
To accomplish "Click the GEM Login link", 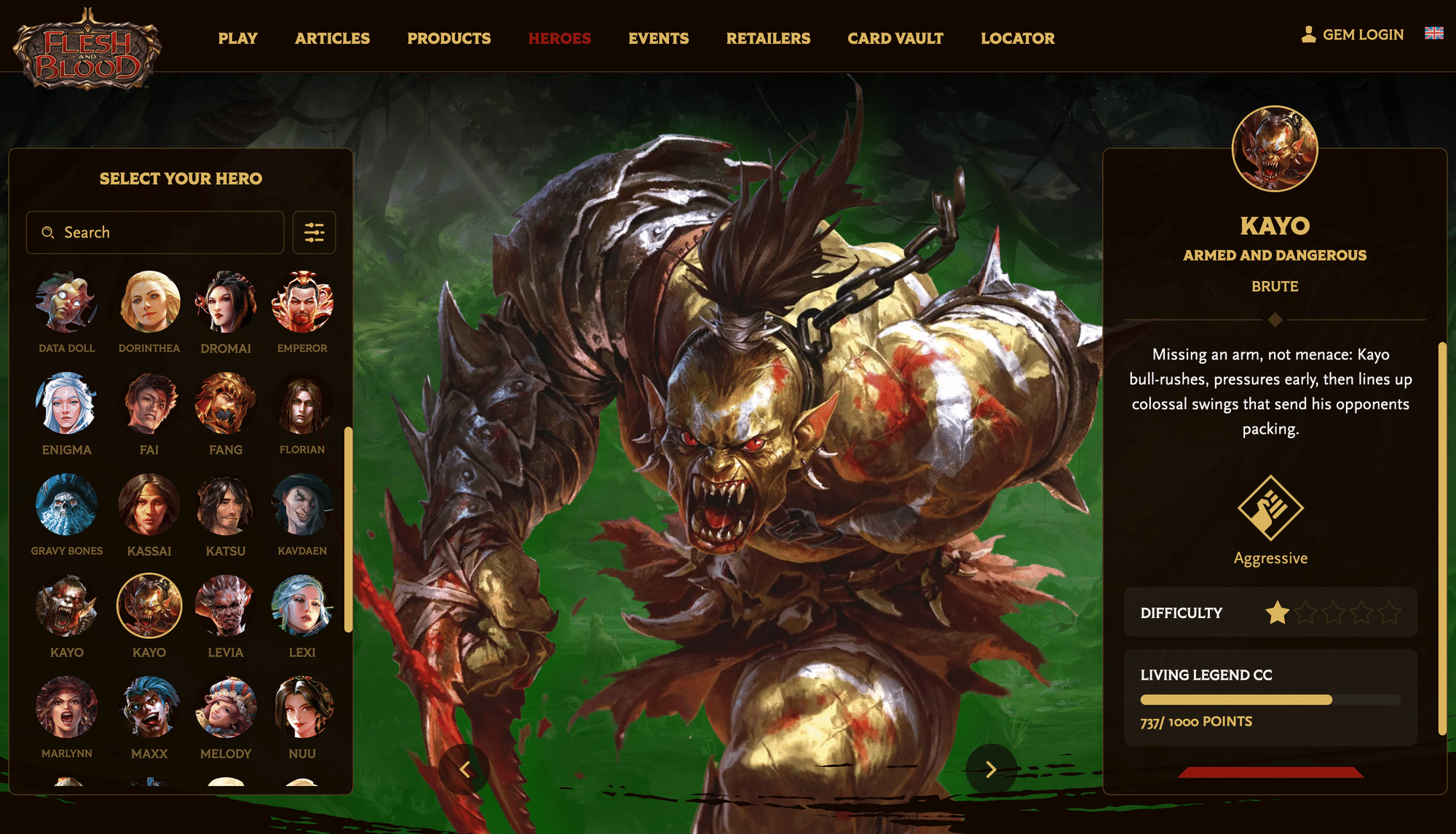I will (1353, 35).
